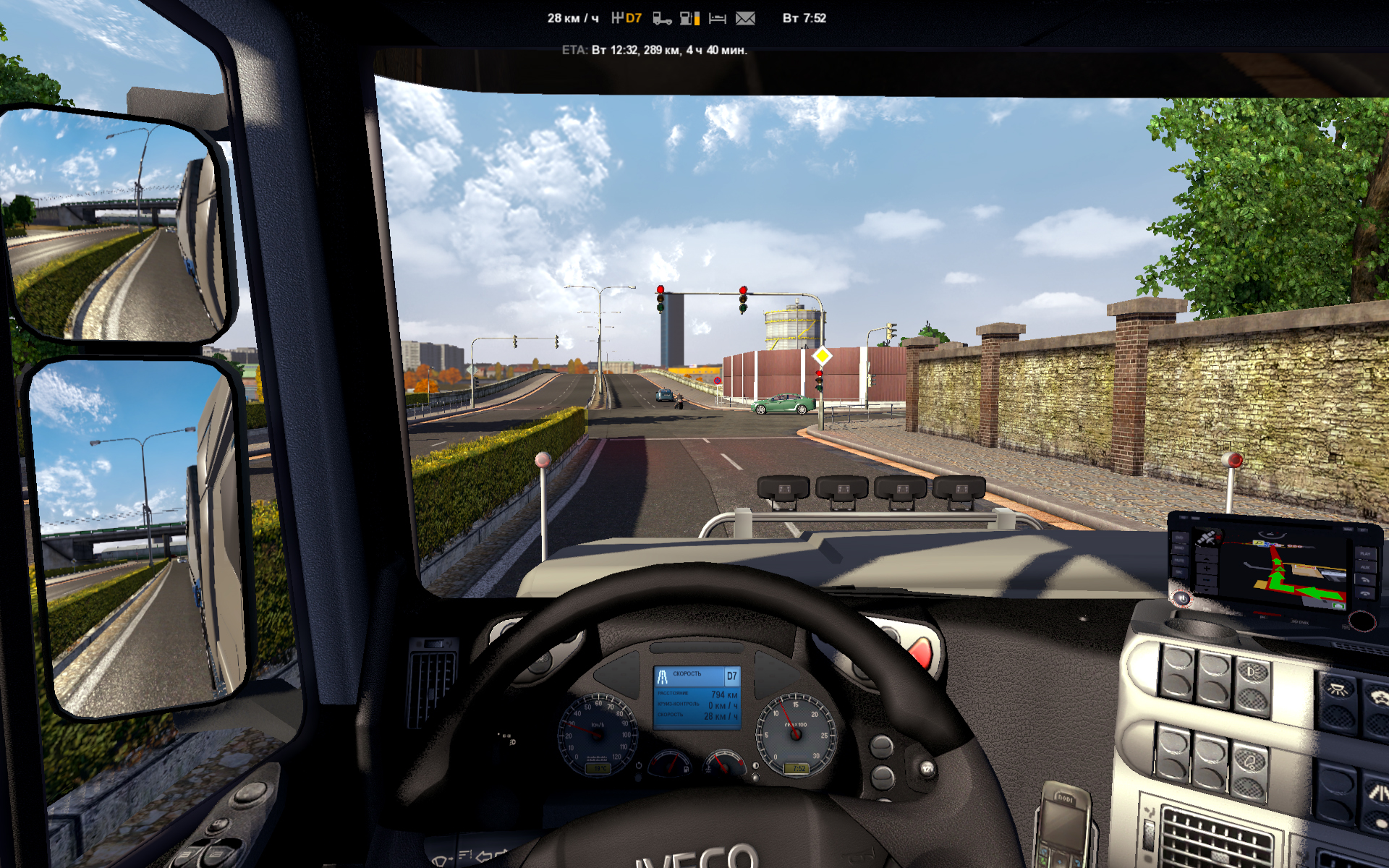Open the mail envelope notification icon
This screenshot has width=1389, height=868.
pos(745,18)
